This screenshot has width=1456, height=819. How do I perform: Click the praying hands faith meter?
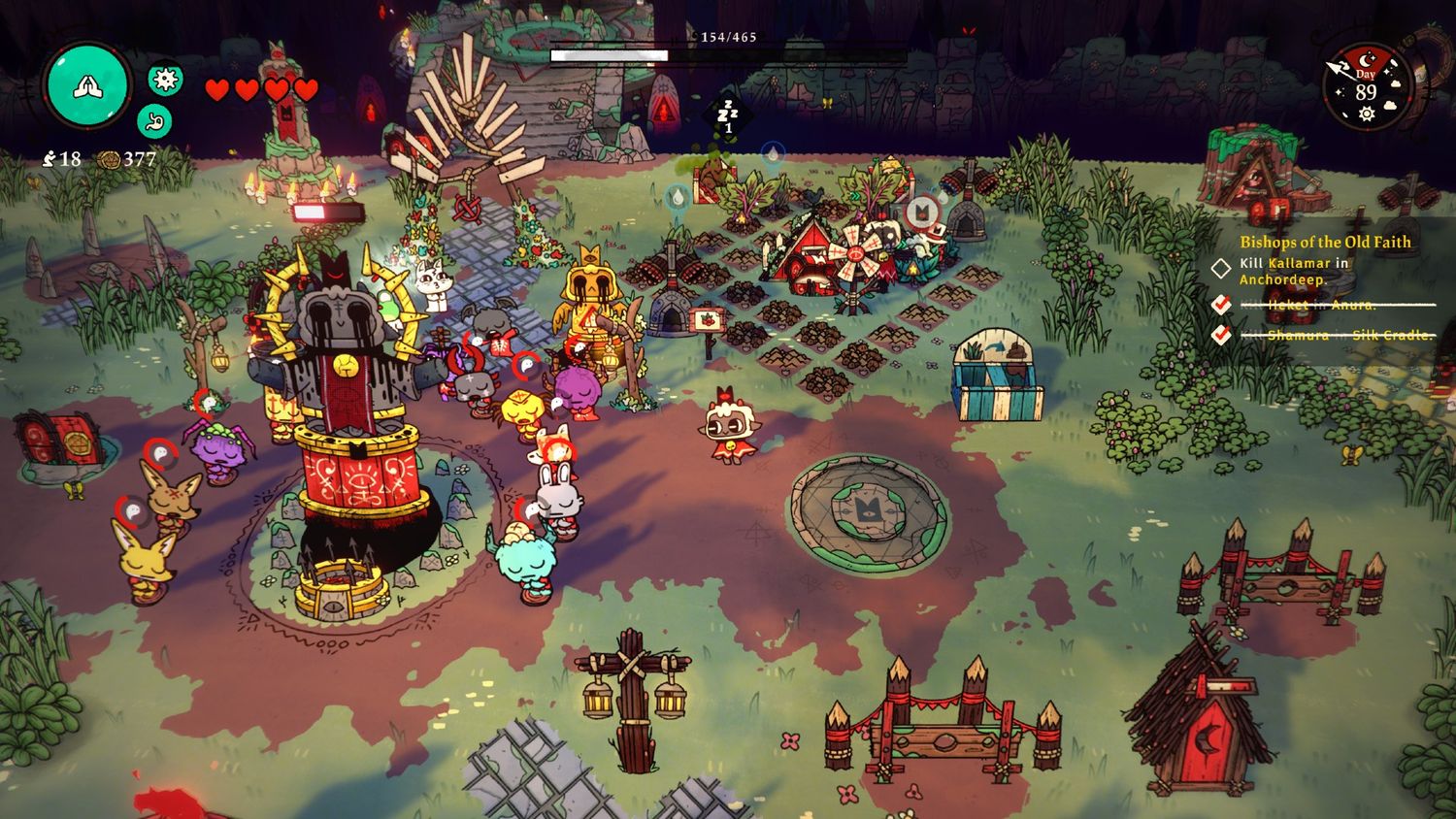point(87,86)
